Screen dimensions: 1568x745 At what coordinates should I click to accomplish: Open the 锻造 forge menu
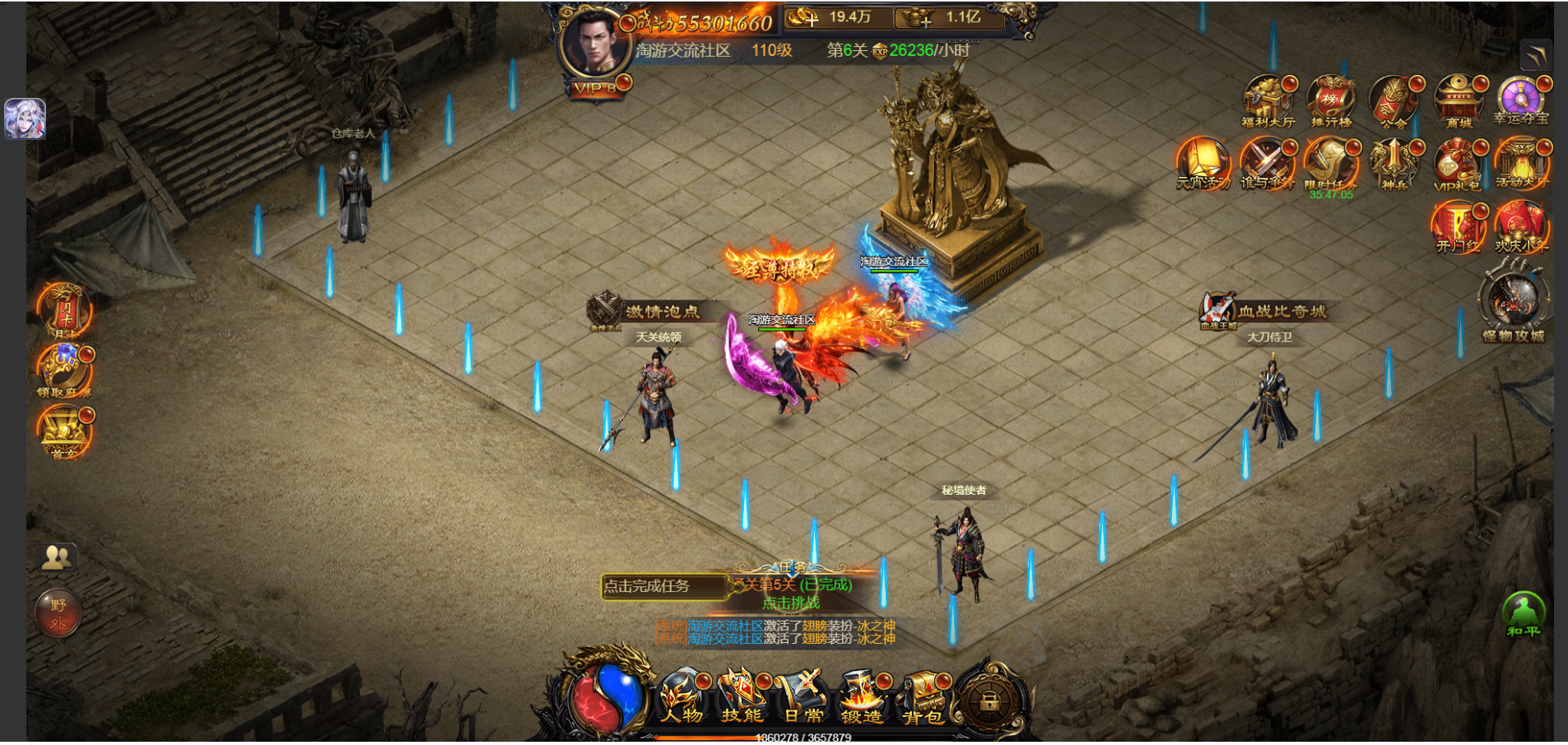(x=863, y=697)
